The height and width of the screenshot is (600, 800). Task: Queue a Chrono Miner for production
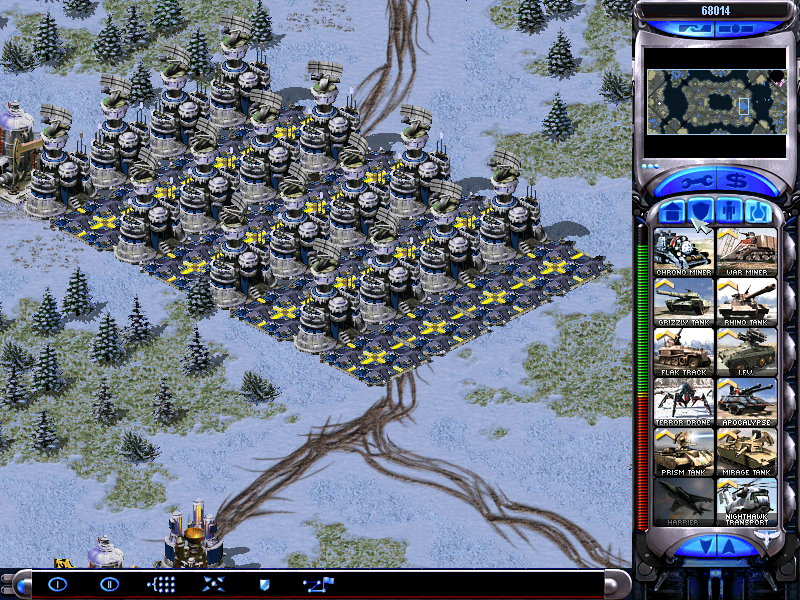[684, 251]
